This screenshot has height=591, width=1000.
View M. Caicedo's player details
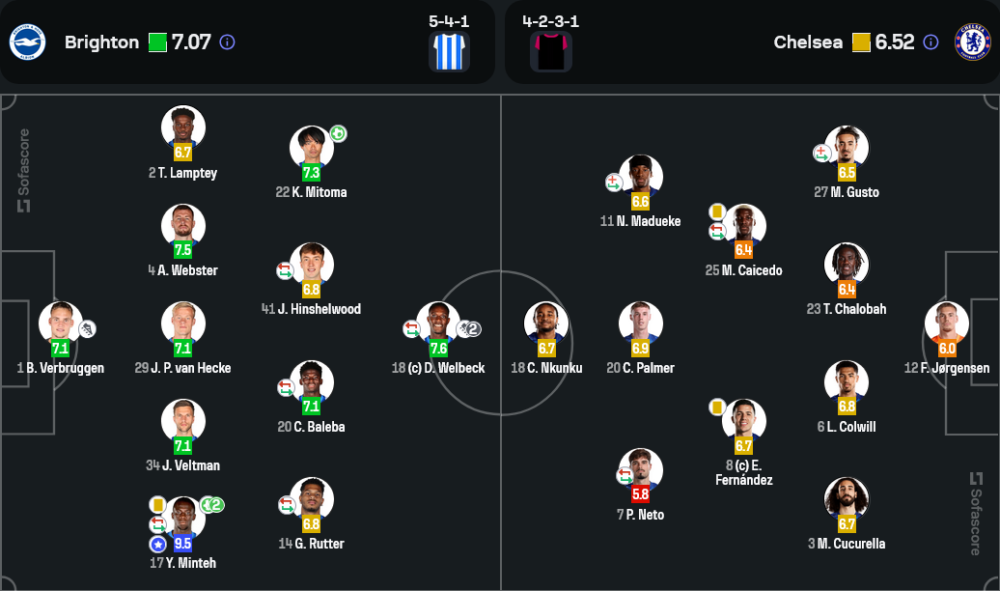click(744, 225)
